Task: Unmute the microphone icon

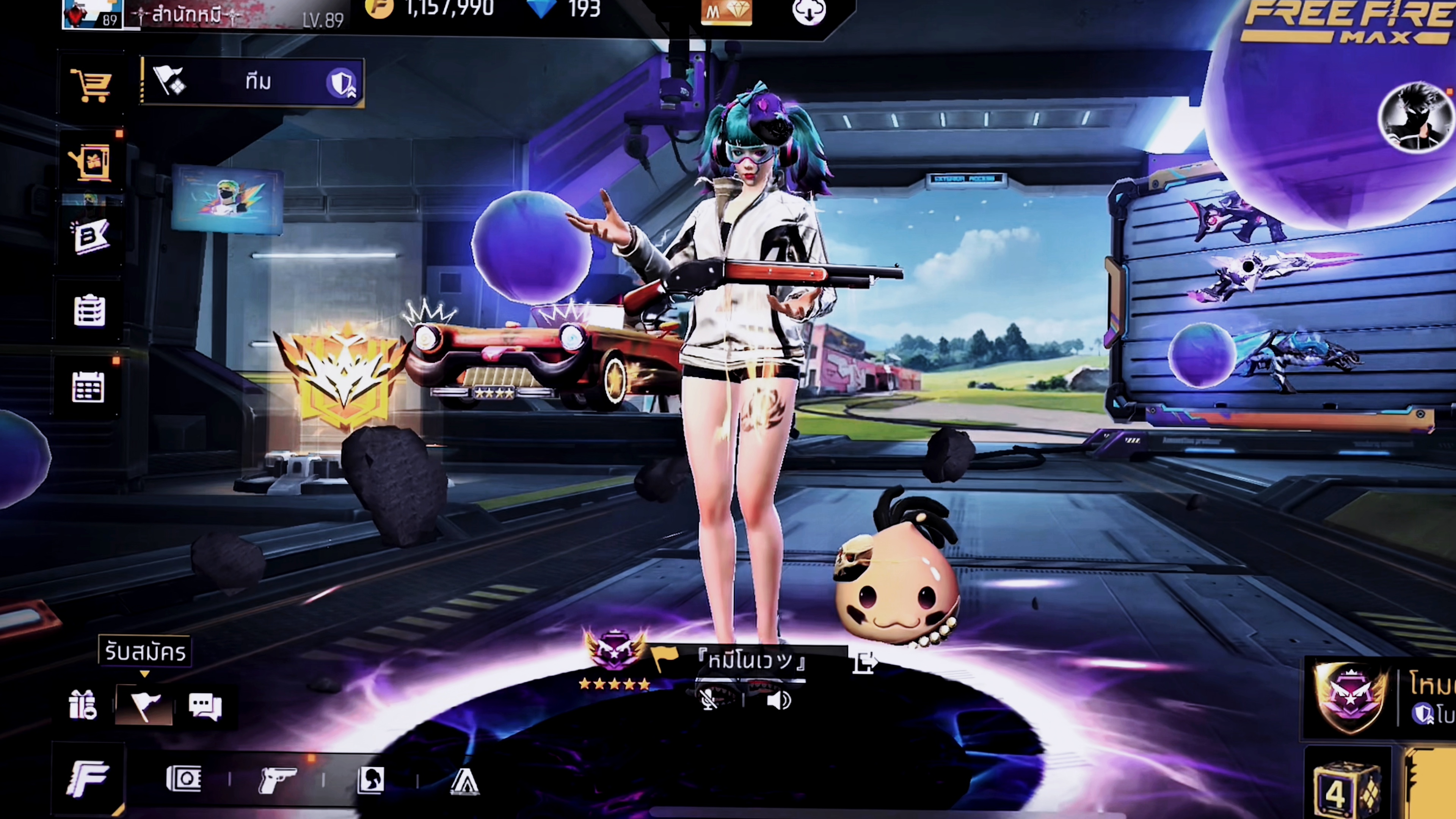Action: pos(708,701)
